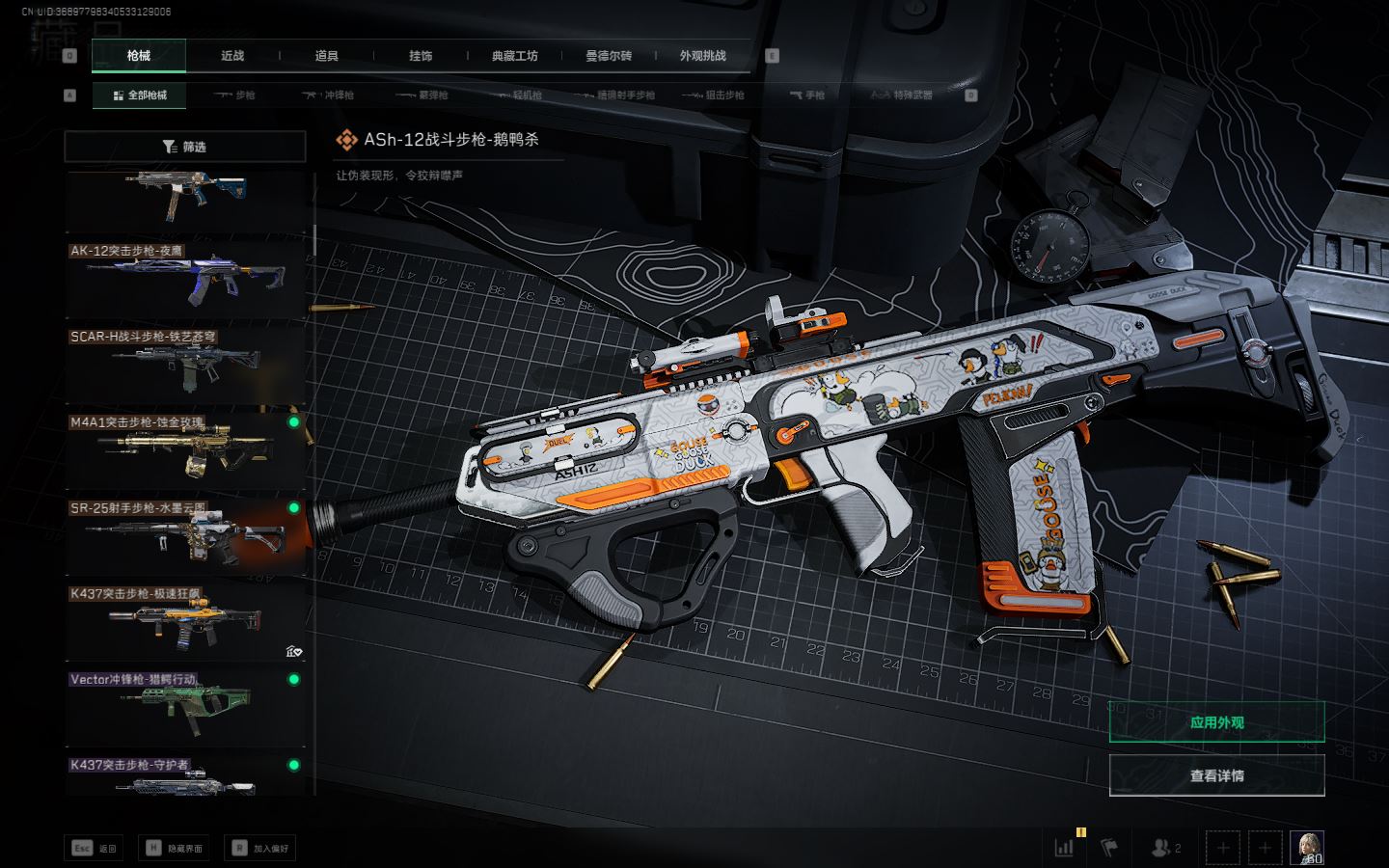This screenshot has width=1389, height=868.
Task: Open the bar-chart stats icon
Action: (1065, 848)
